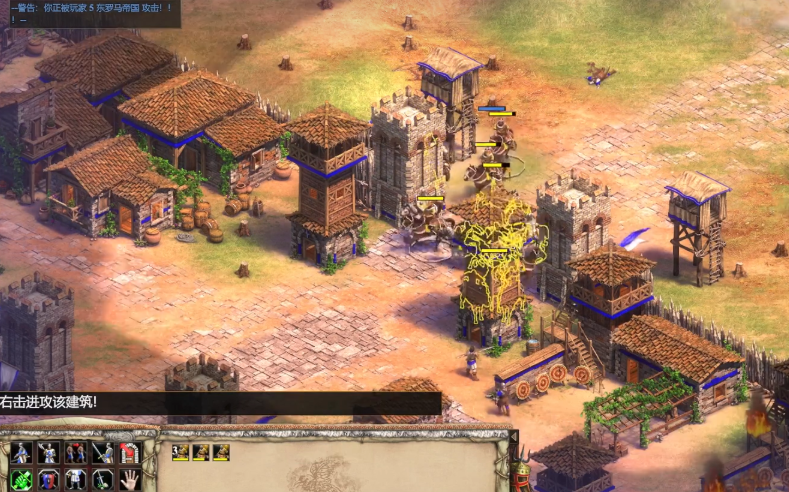Select the unit portrait marked with 3
The image size is (789, 492).
[x=181, y=452]
